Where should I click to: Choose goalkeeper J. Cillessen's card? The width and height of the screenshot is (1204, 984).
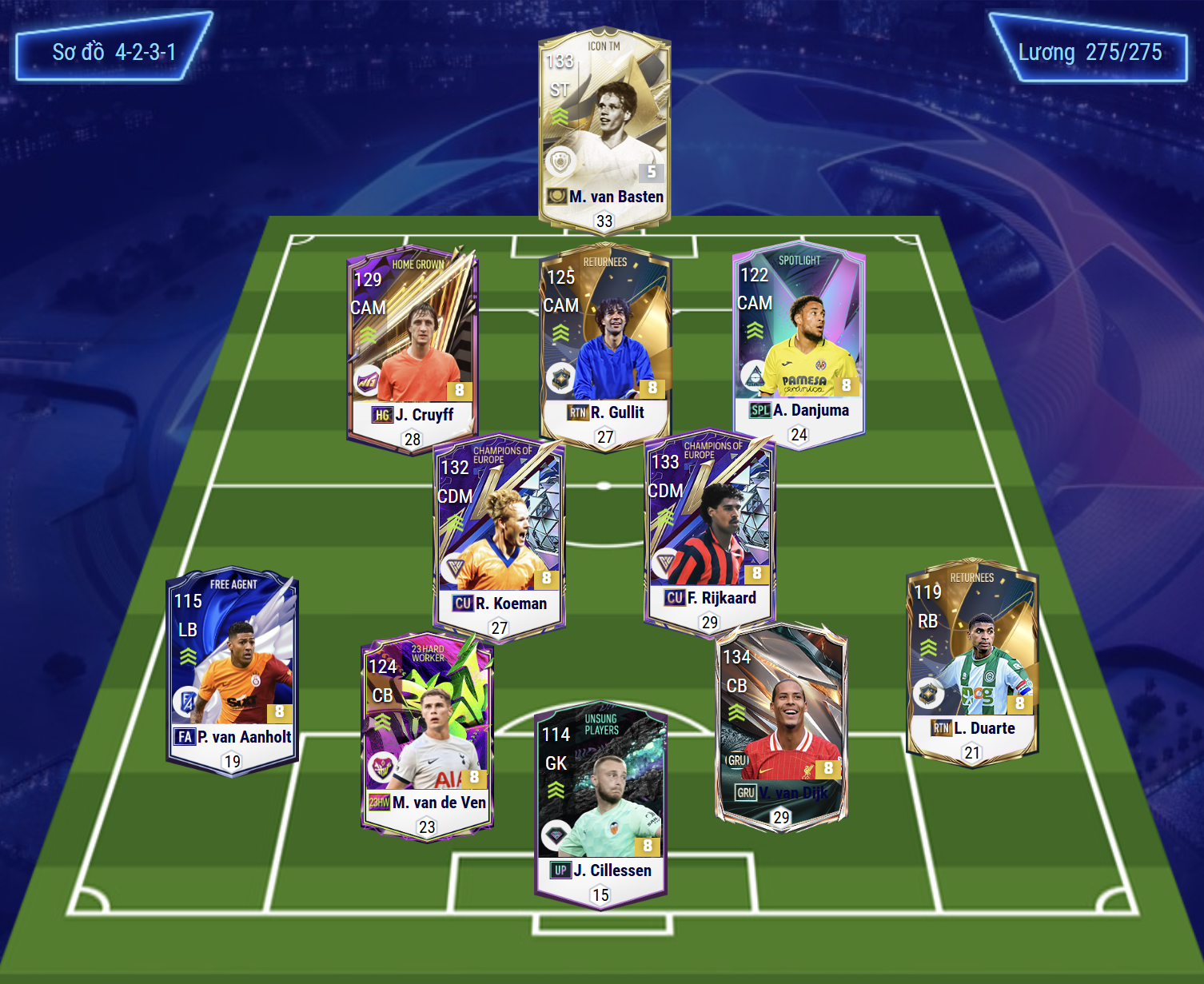(x=601, y=803)
